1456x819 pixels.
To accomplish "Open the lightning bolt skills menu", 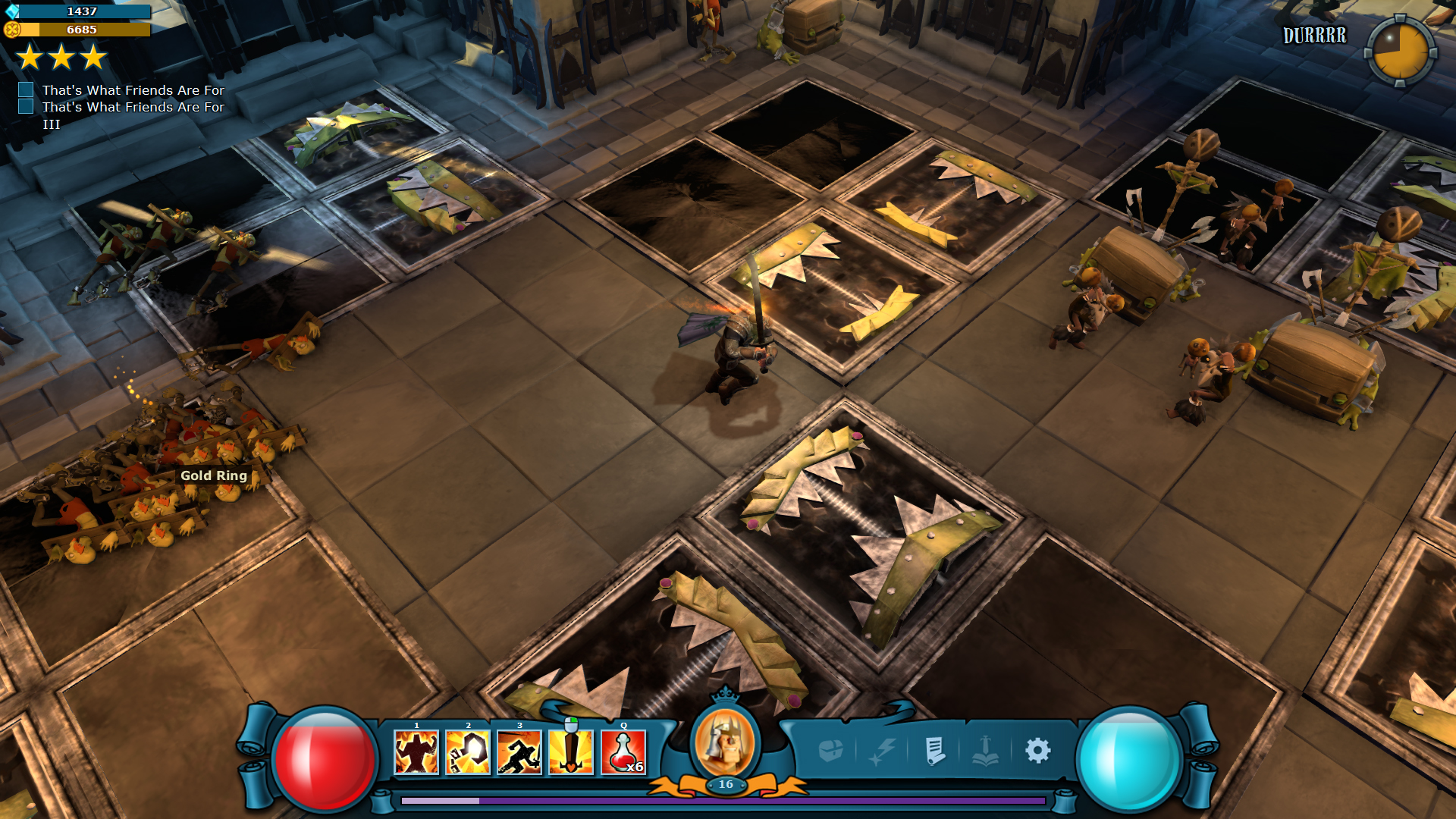I will pos(883,751).
